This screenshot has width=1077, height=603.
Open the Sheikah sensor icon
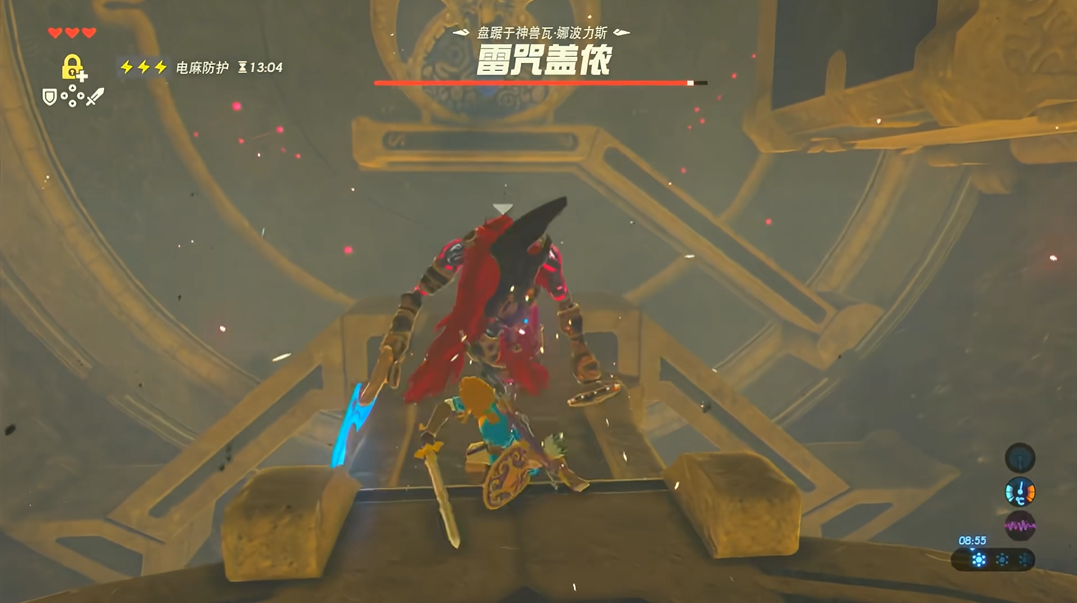click(1020, 458)
